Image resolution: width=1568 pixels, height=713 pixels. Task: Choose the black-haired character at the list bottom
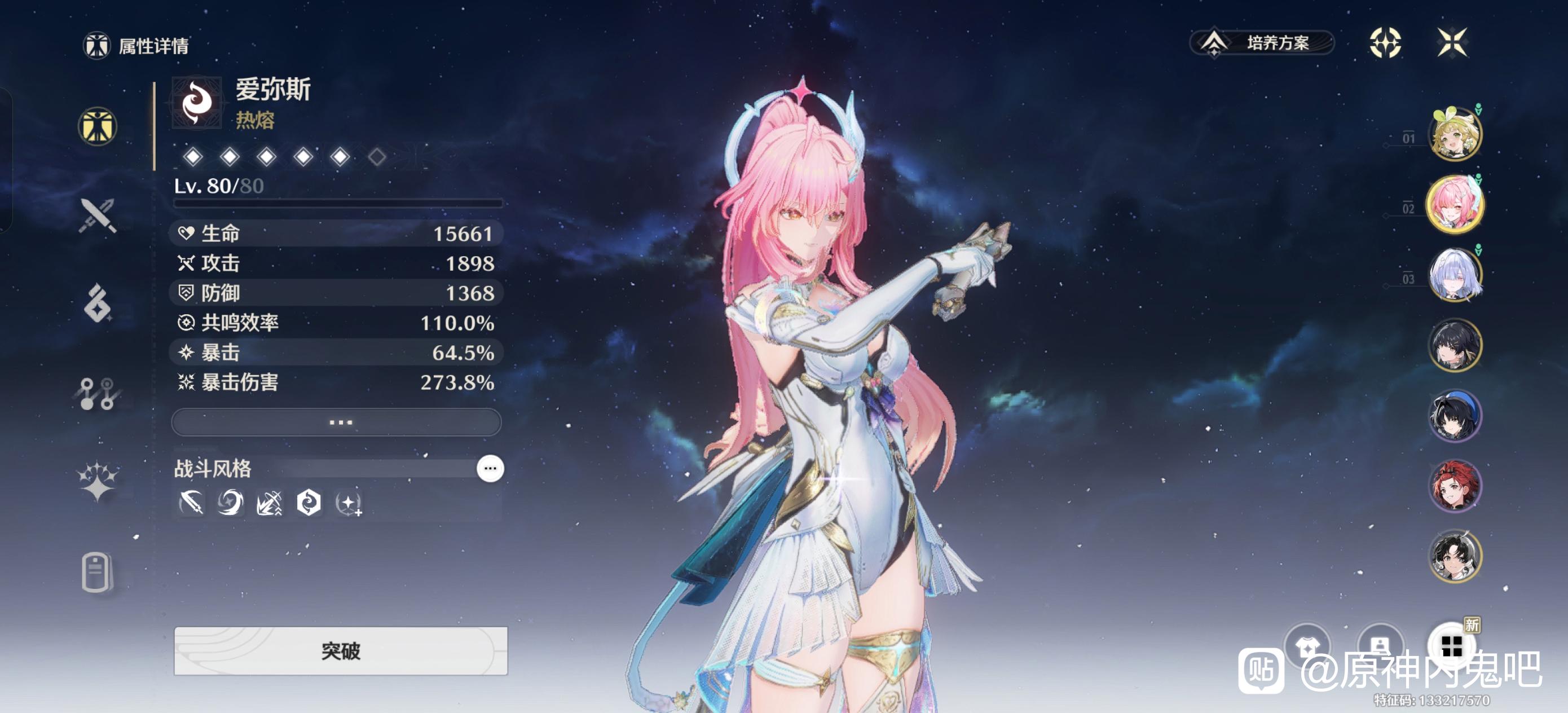pos(1455,557)
